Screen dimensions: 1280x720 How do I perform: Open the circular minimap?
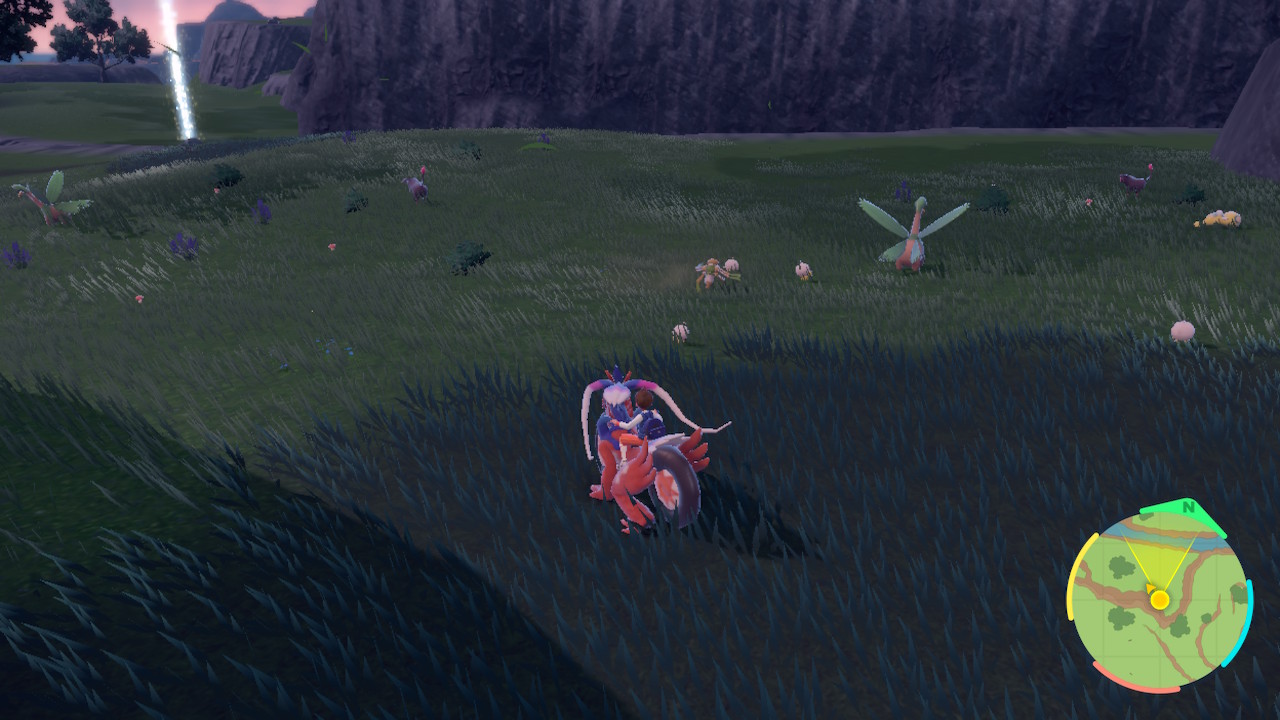pos(1159,598)
